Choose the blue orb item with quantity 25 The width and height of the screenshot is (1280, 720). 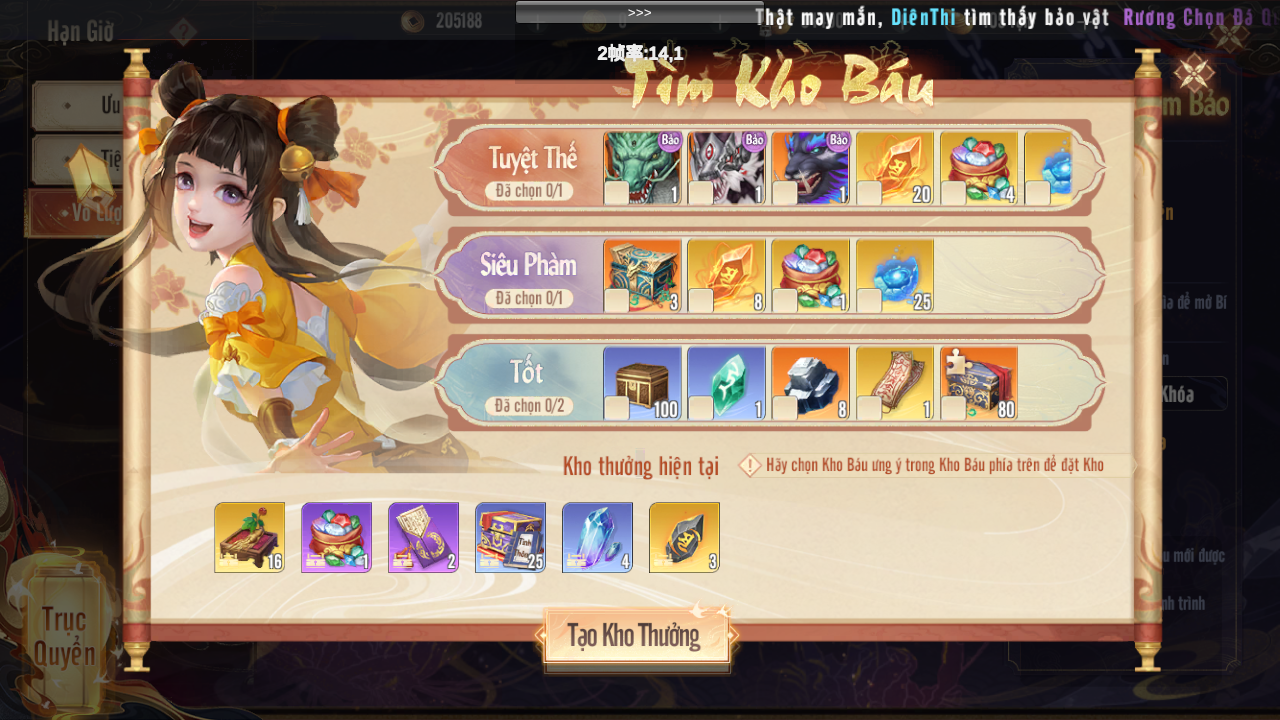(894, 275)
